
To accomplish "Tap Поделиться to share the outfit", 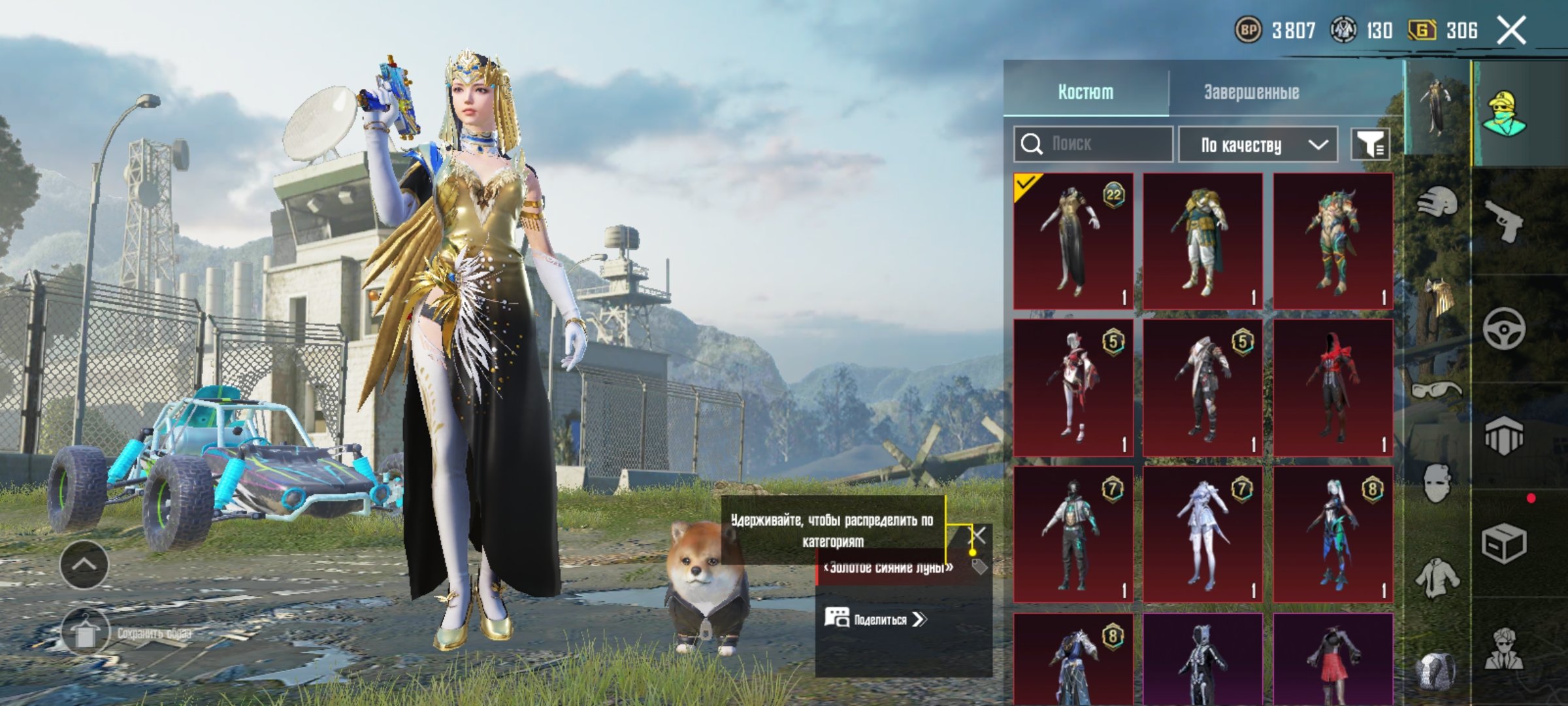I will tap(875, 618).
